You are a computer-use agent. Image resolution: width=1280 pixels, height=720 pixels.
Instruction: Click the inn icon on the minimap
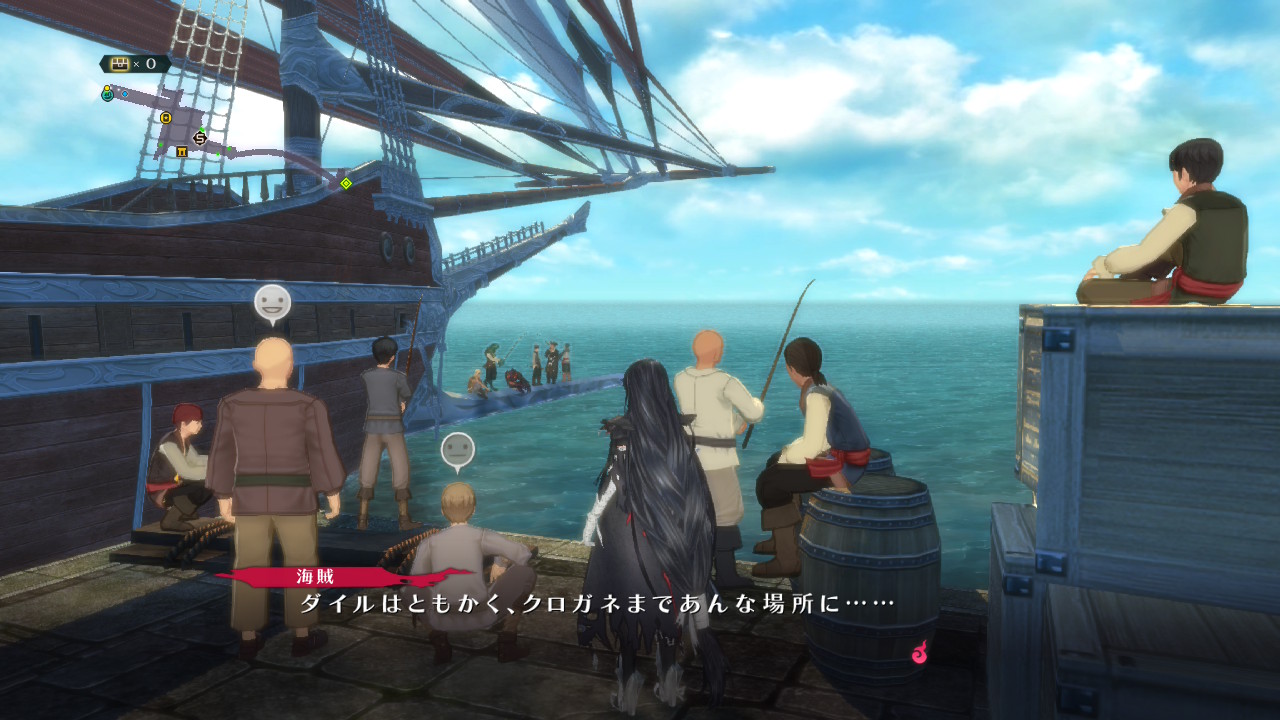(183, 152)
